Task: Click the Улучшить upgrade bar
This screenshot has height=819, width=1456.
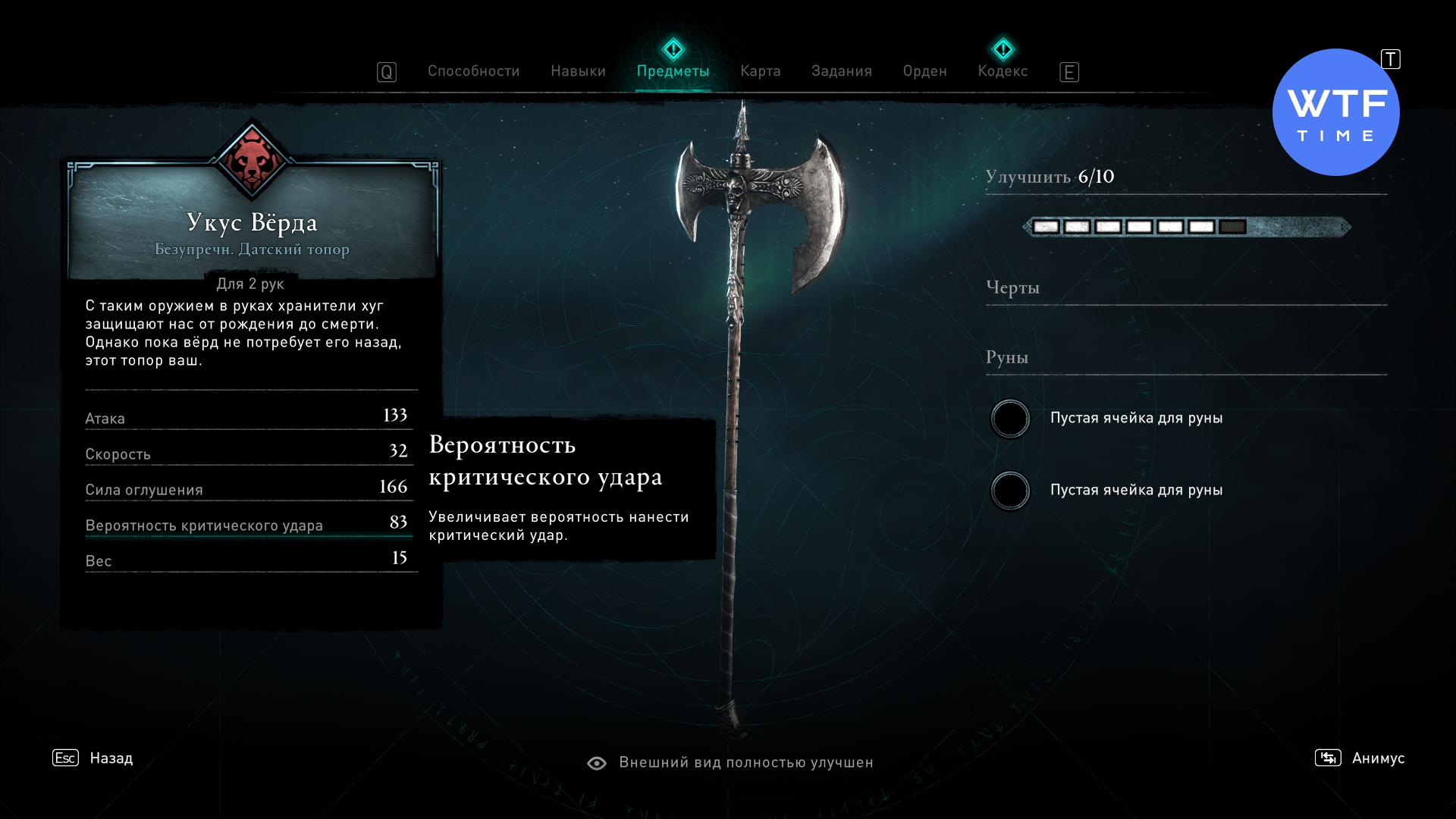Action: click(x=1186, y=227)
